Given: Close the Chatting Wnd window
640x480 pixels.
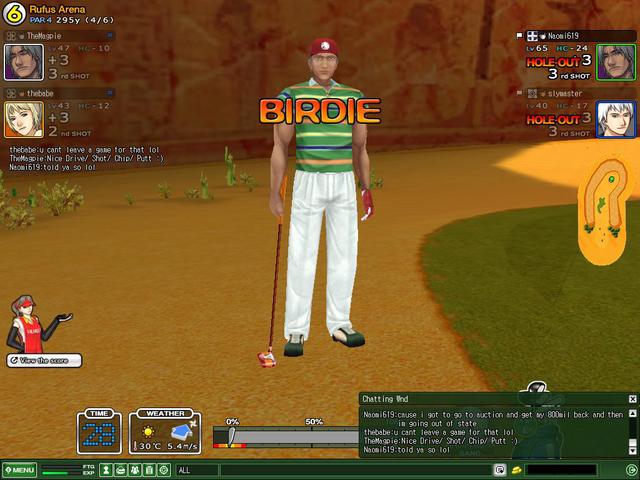Looking at the screenshot, I should coord(632,399).
